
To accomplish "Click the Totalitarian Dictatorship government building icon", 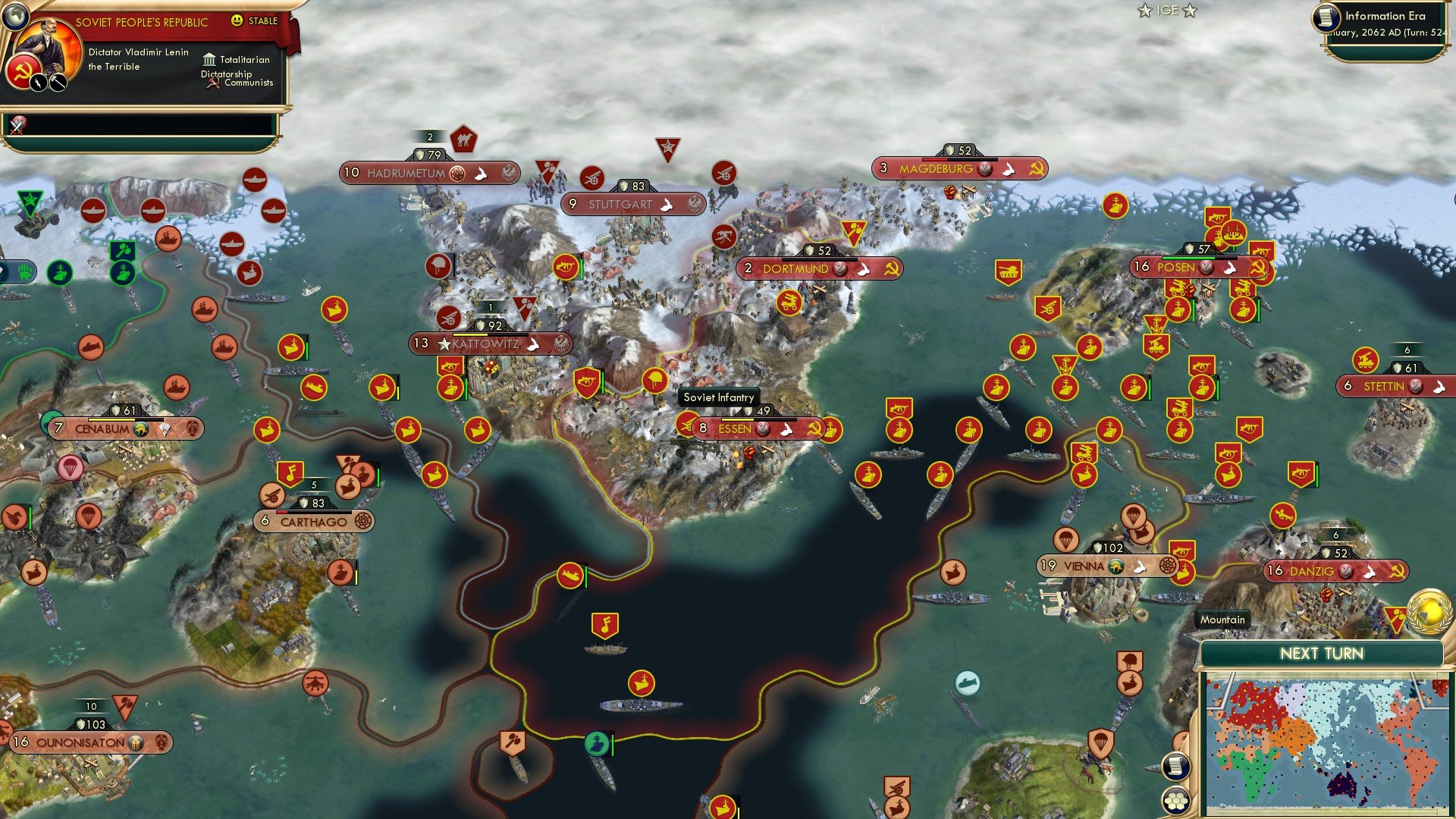I will pyautogui.click(x=209, y=60).
